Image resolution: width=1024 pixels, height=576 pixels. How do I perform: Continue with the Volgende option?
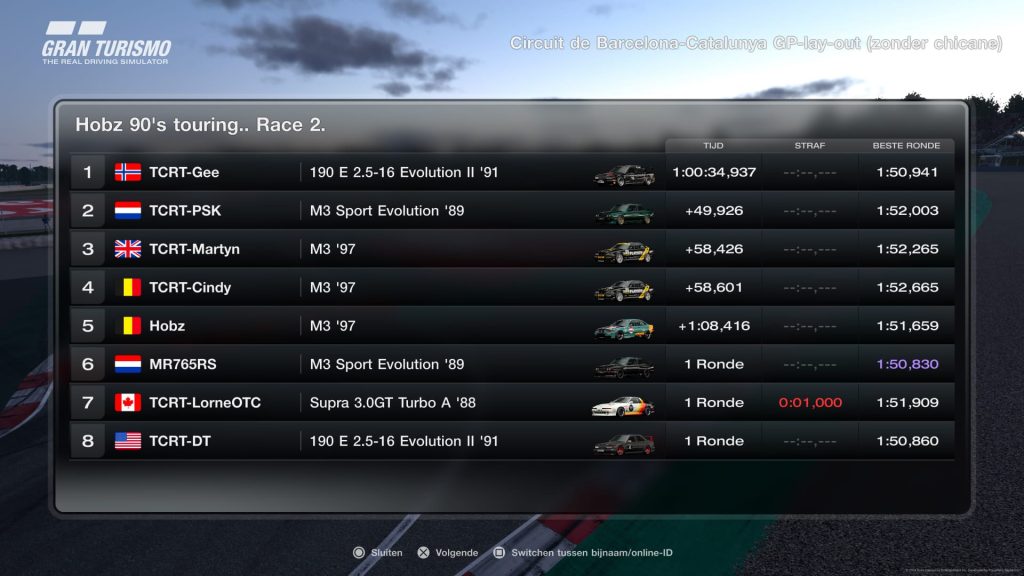coord(447,552)
